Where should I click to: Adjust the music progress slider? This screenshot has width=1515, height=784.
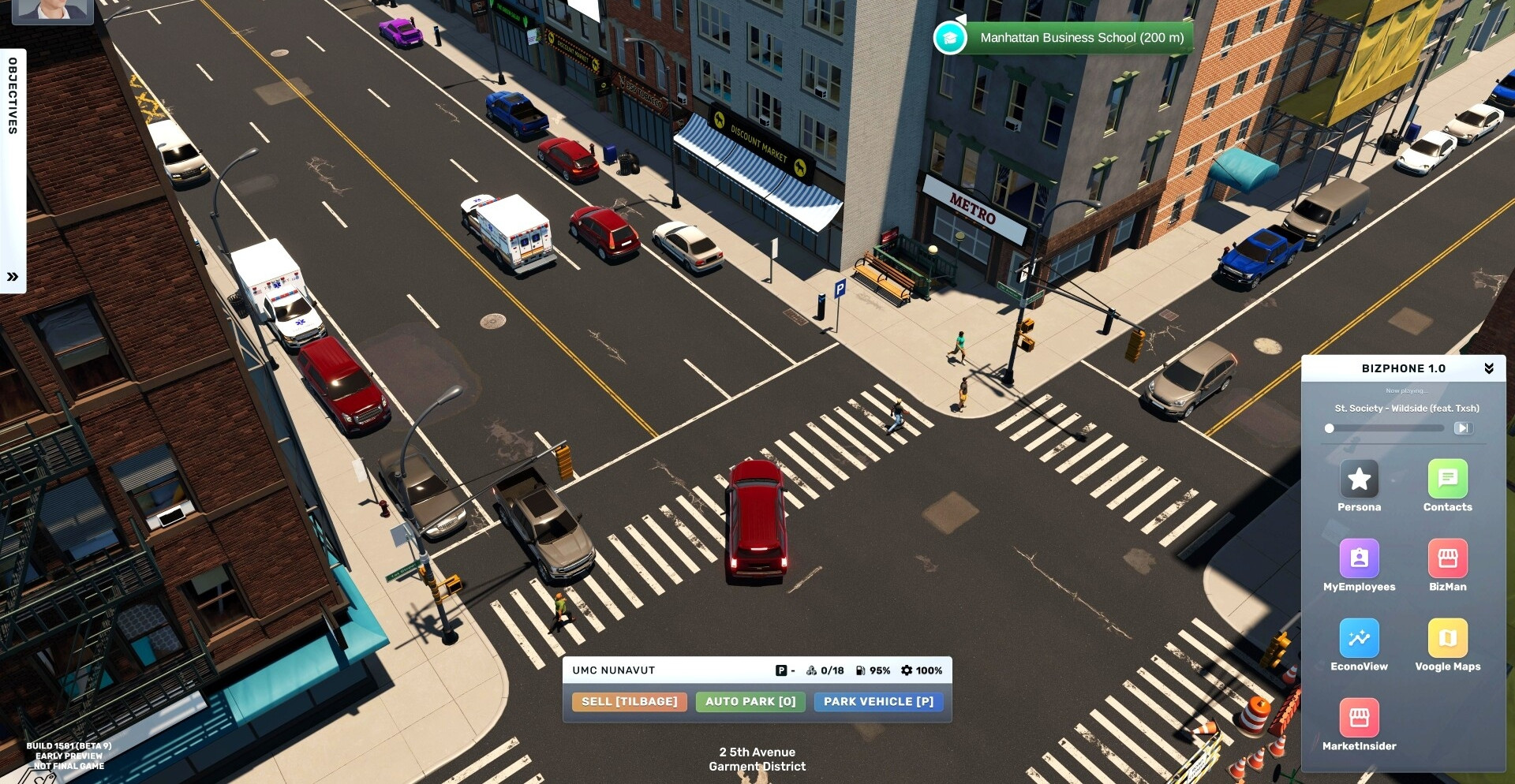(1330, 428)
